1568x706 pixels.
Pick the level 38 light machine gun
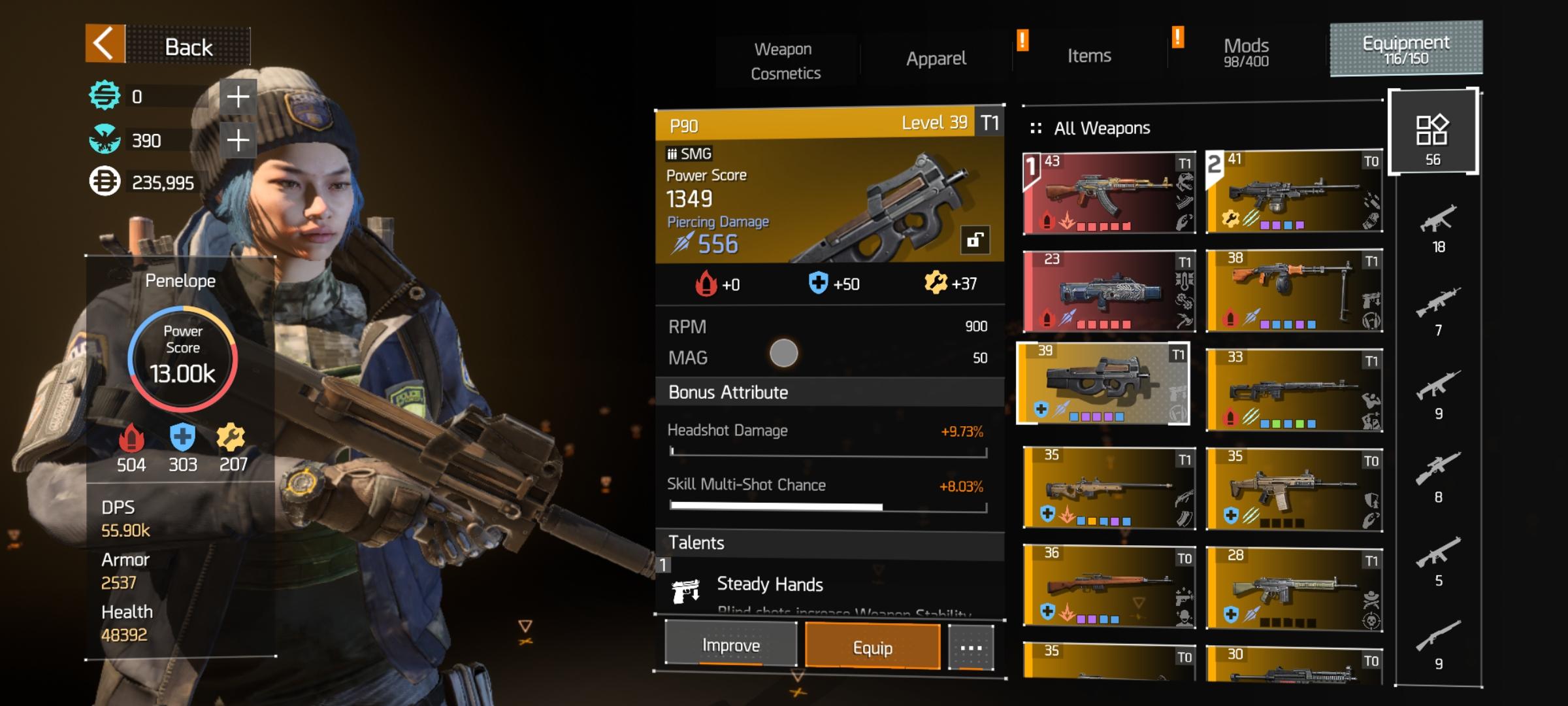1294,291
